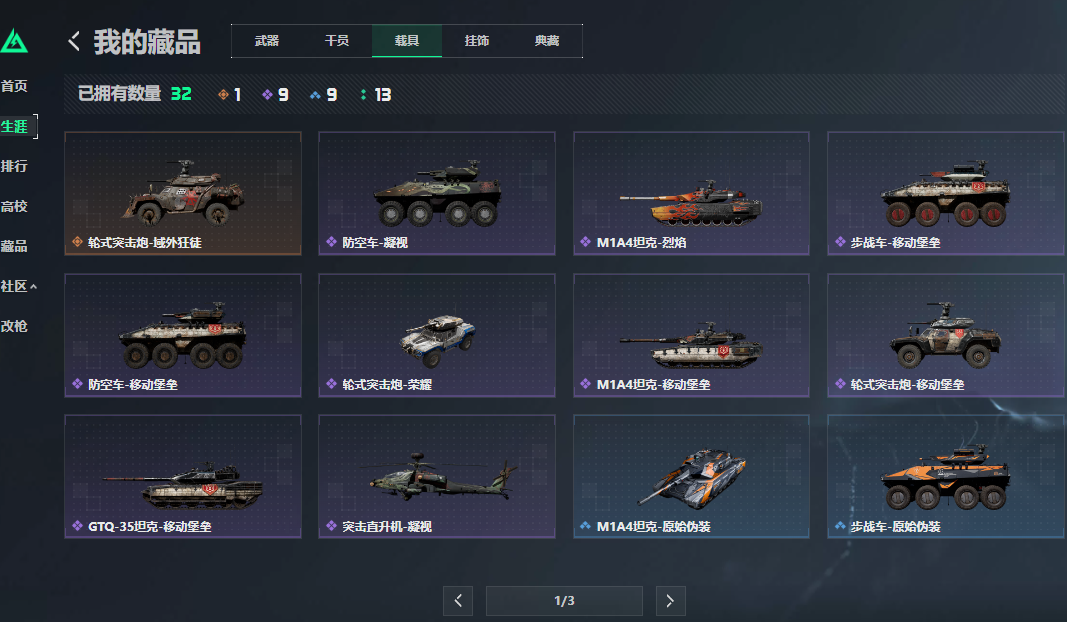1067x622 pixels.
Task: Select the 轮式突击炮-域外狂徒 vehicle skin
Action: 183,193
